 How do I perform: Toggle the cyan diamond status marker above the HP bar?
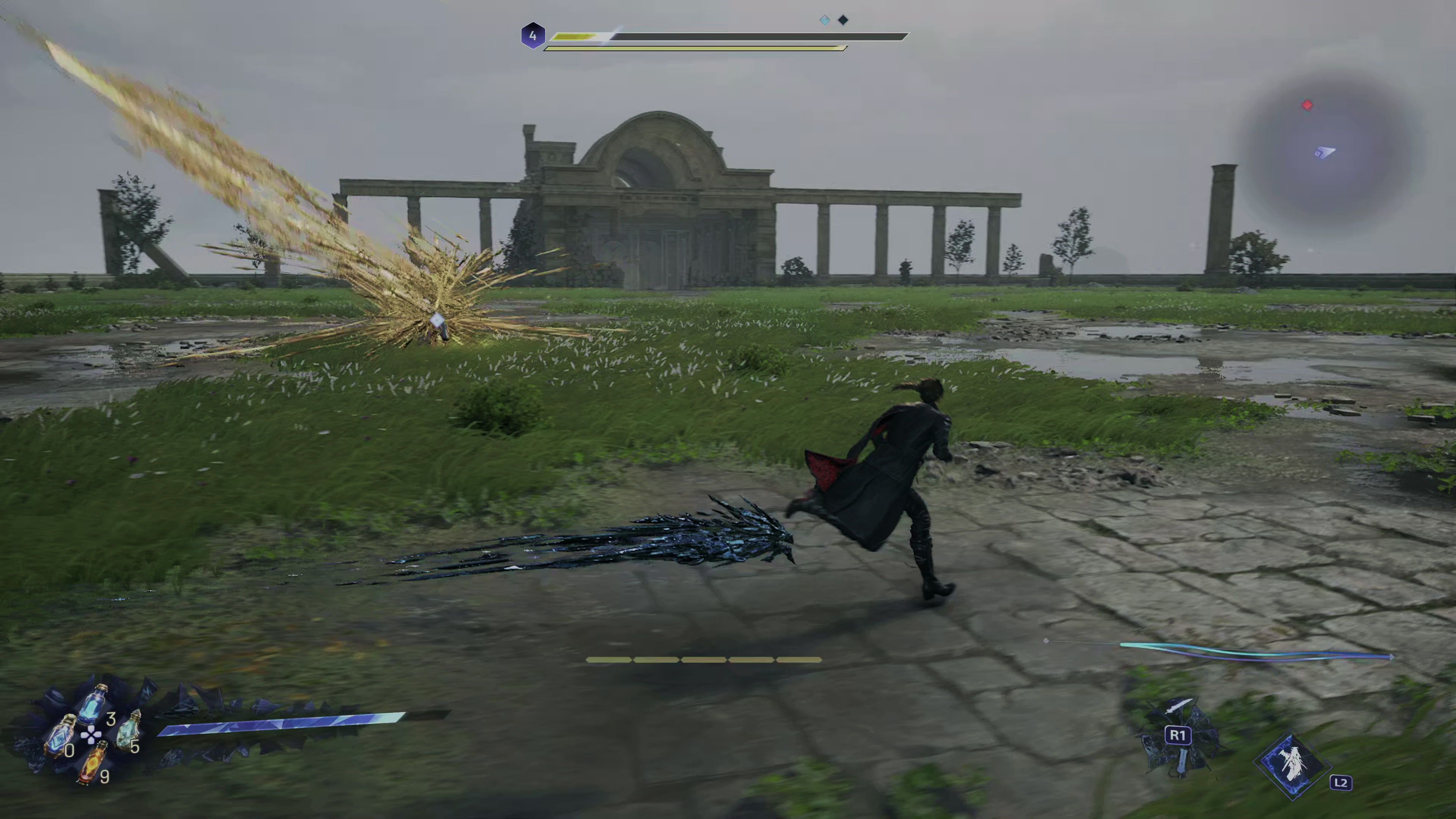[825, 20]
